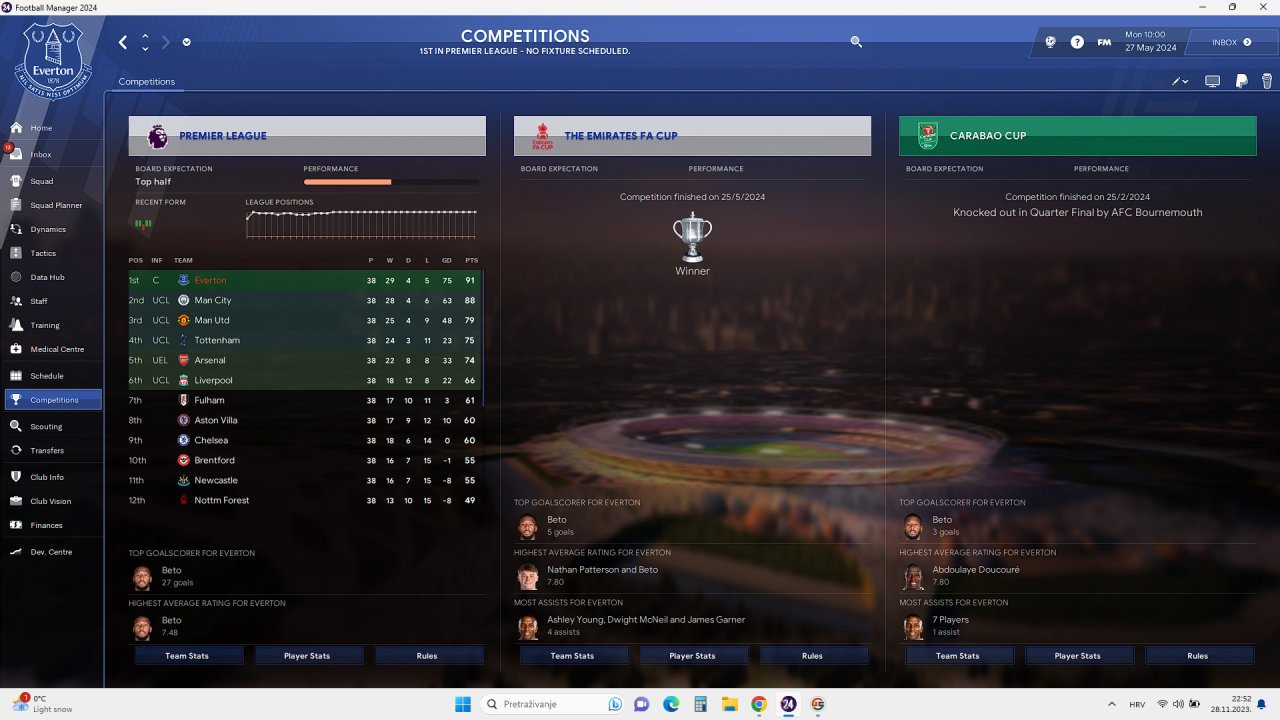The image size is (1280, 720).
Task: Go to the Tactics screen
Action: pos(43,253)
